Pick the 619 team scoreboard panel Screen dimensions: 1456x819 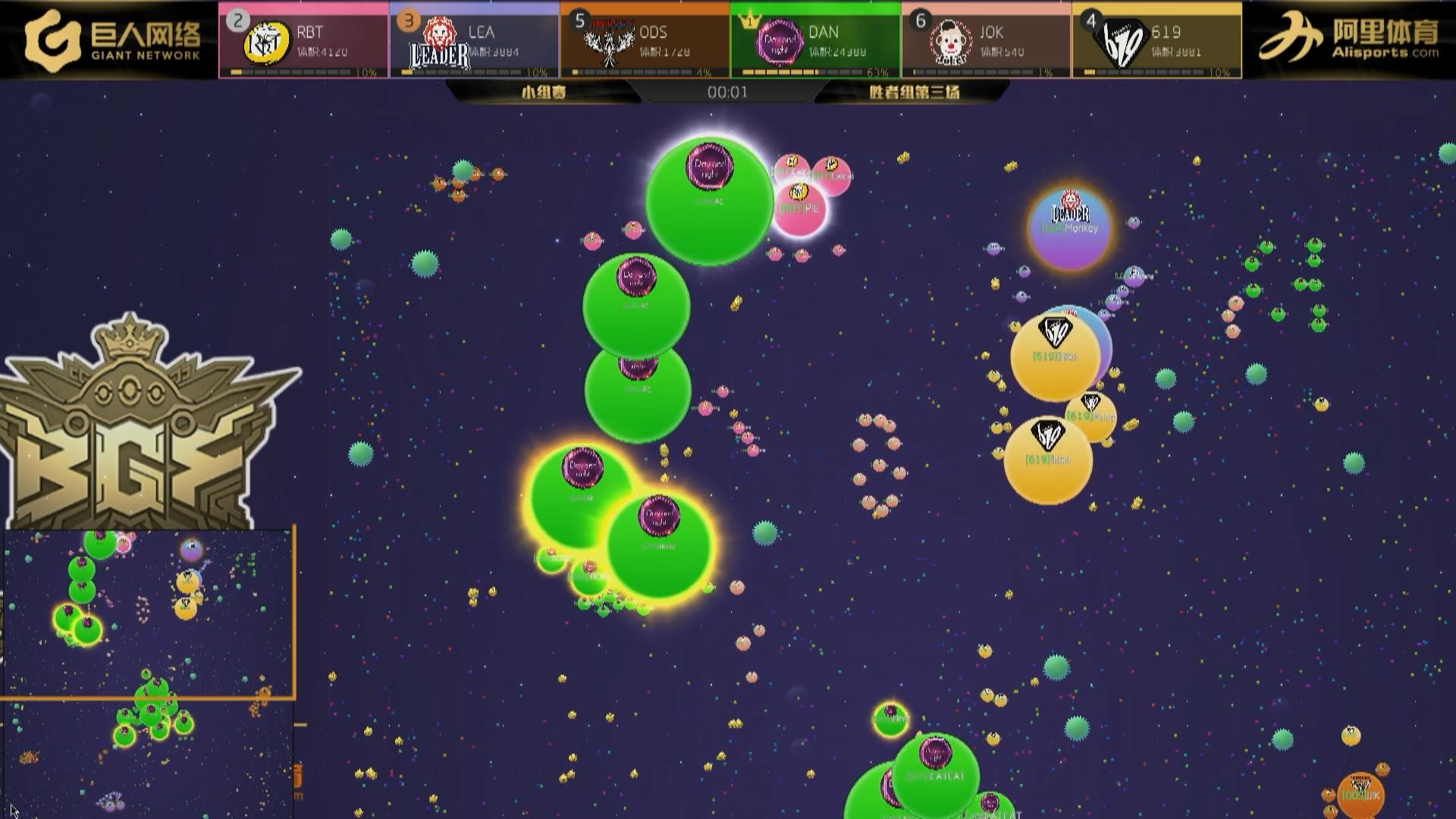coord(1156,41)
